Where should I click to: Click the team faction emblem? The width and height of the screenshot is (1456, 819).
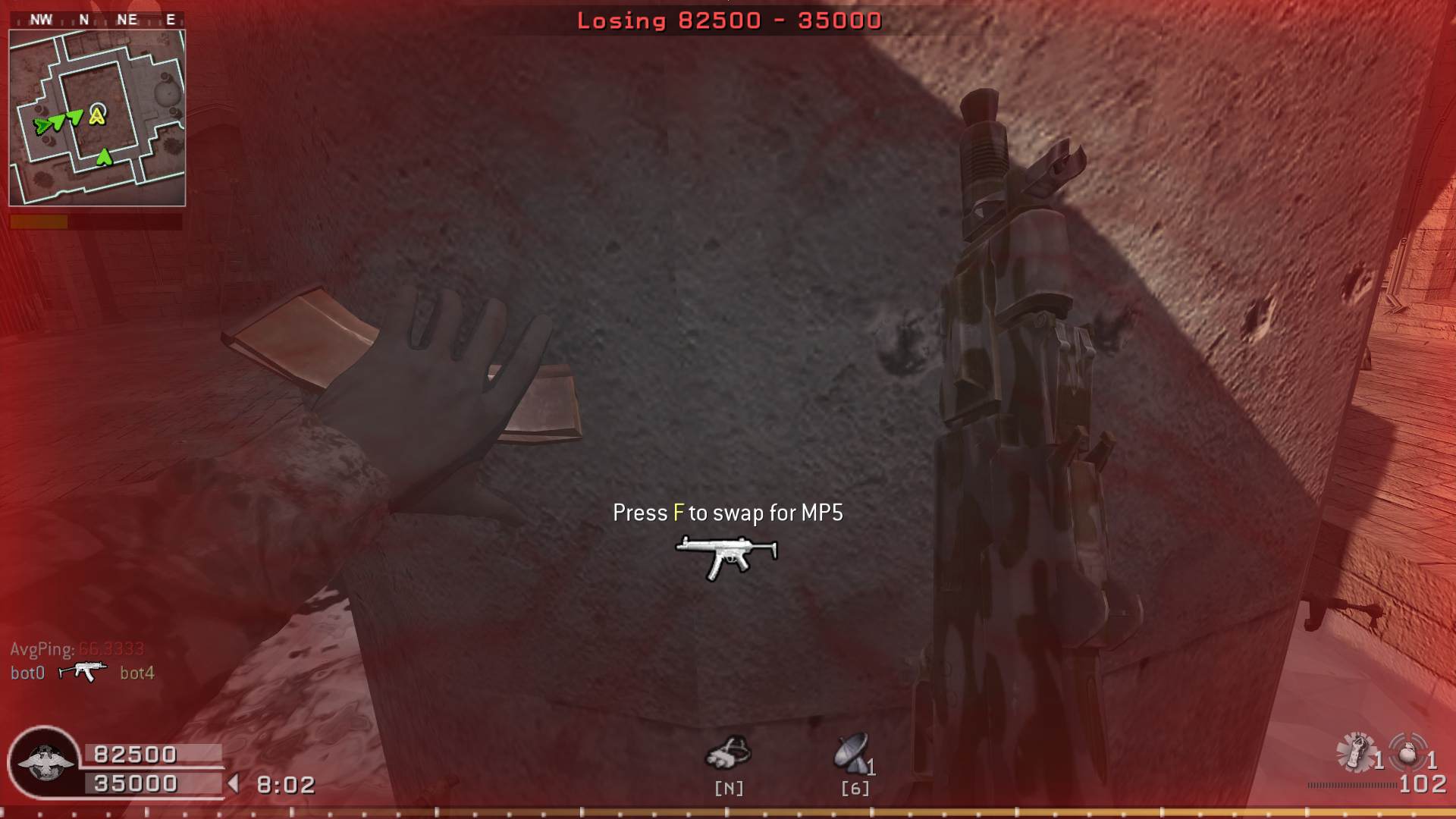[44, 762]
